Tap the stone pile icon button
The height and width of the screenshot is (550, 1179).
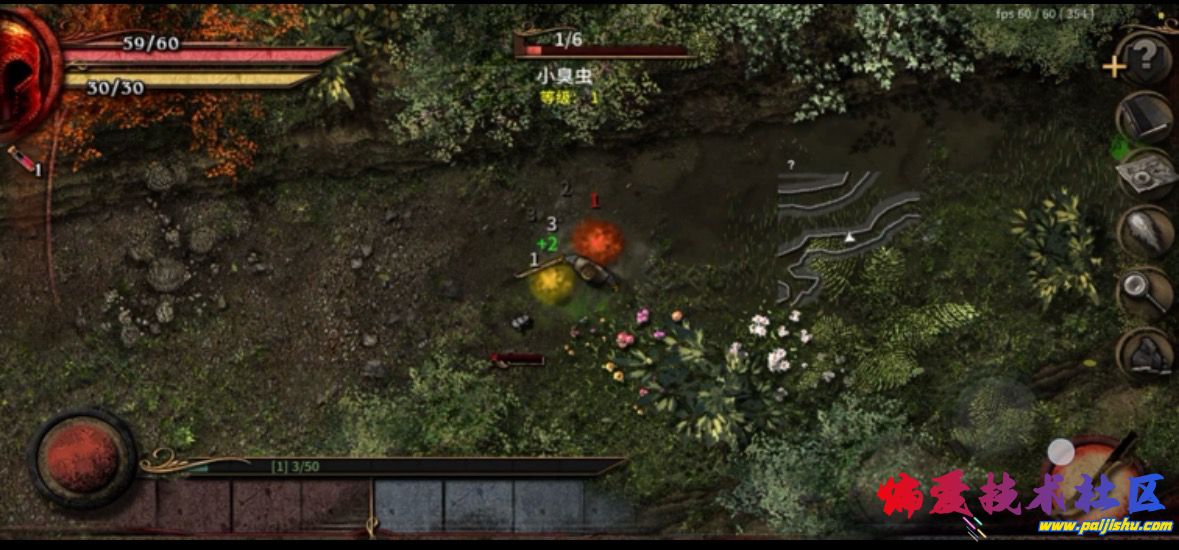(1146, 353)
